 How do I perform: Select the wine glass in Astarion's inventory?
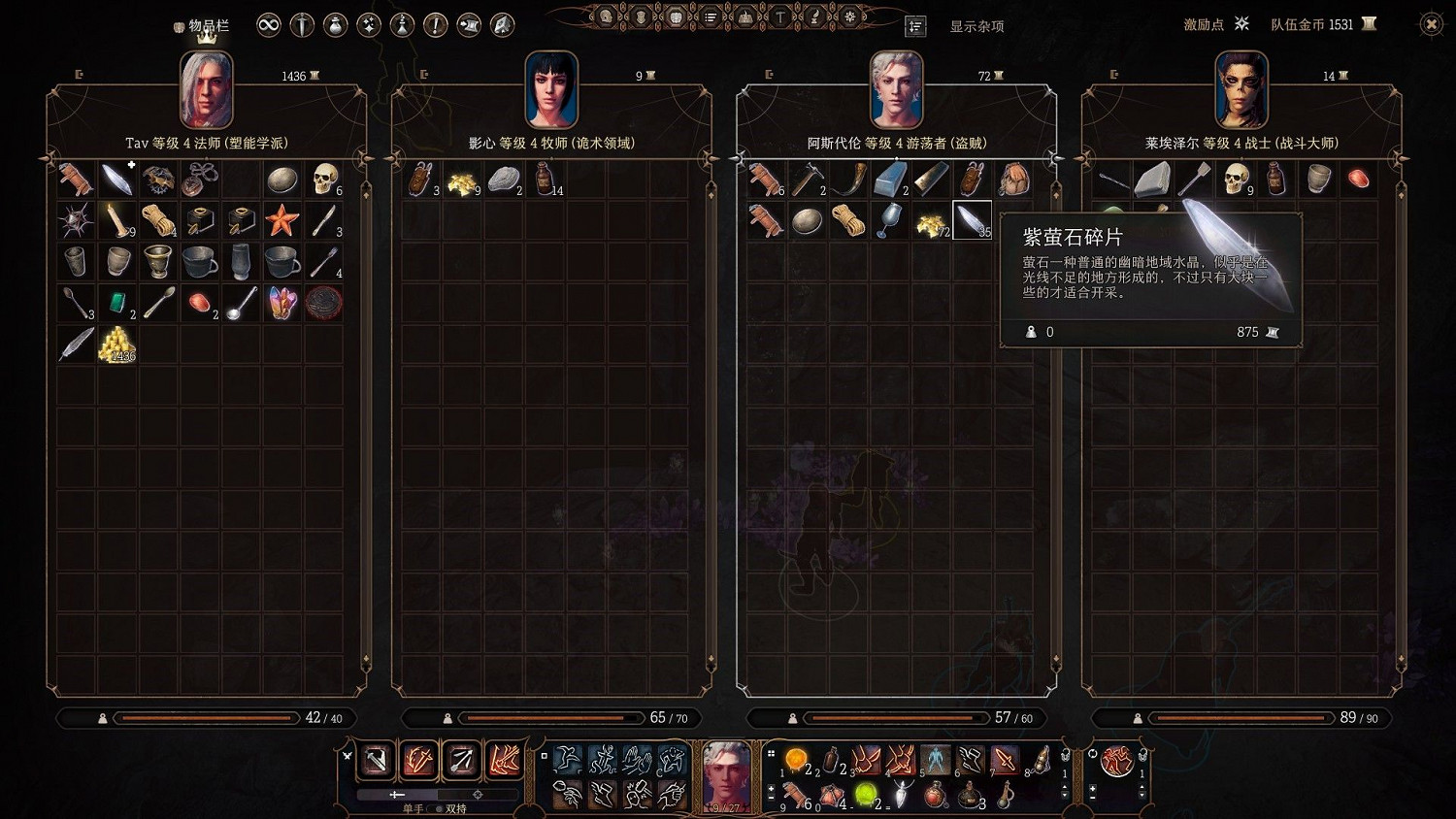pyautogui.click(x=888, y=220)
